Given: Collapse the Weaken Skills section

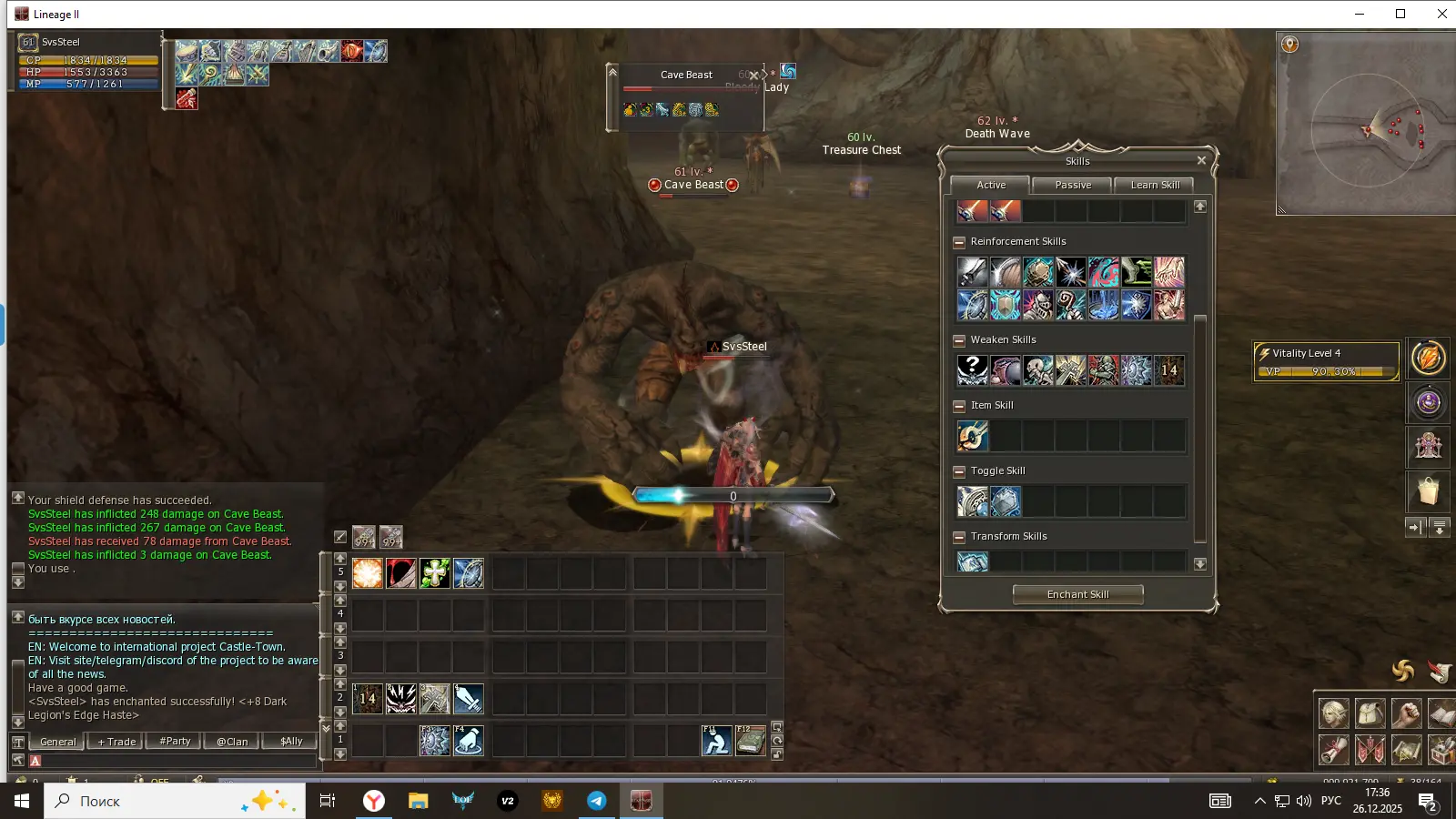Looking at the screenshot, I should point(959,340).
